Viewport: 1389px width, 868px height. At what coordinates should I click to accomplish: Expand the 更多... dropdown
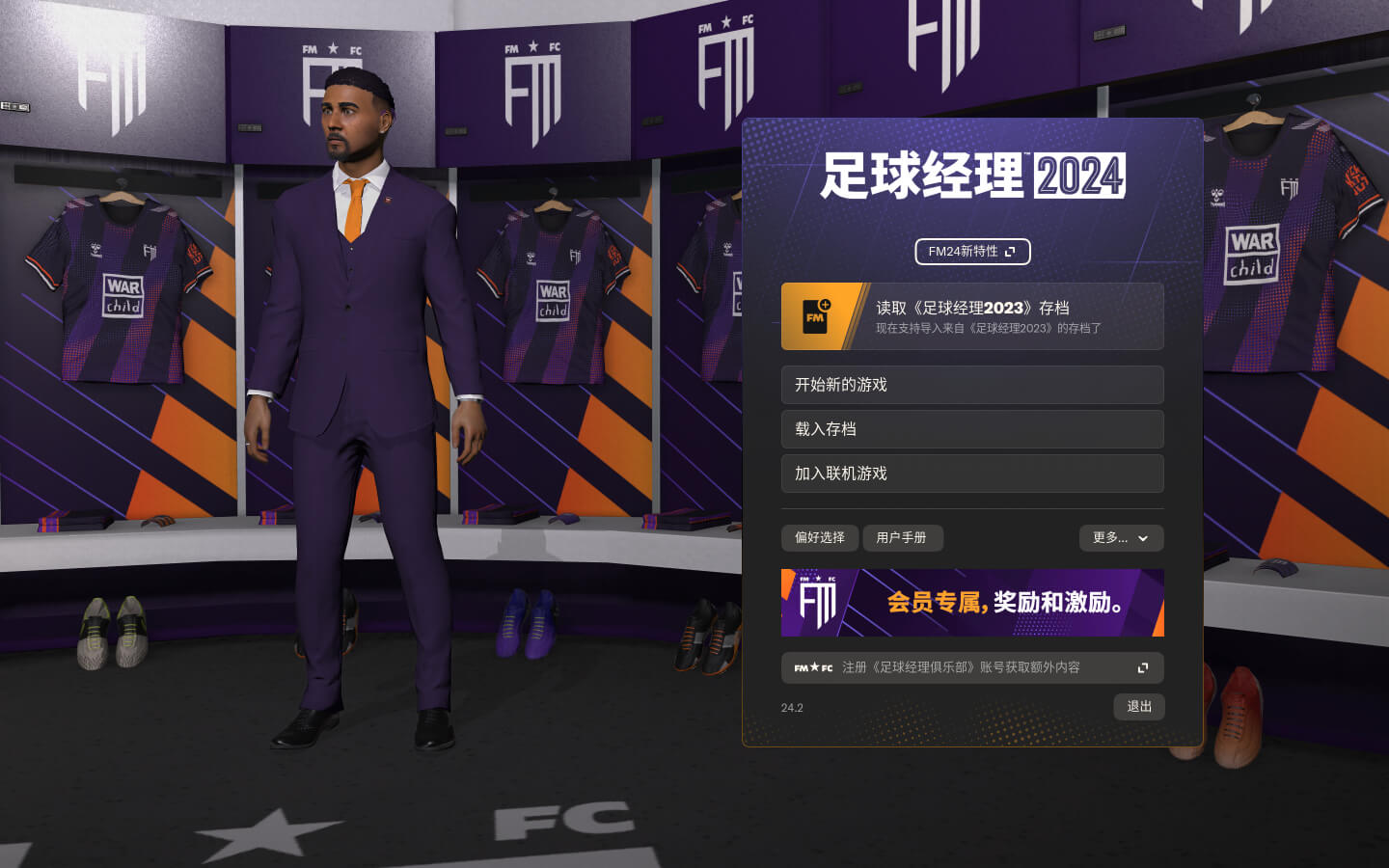(1121, 538)
